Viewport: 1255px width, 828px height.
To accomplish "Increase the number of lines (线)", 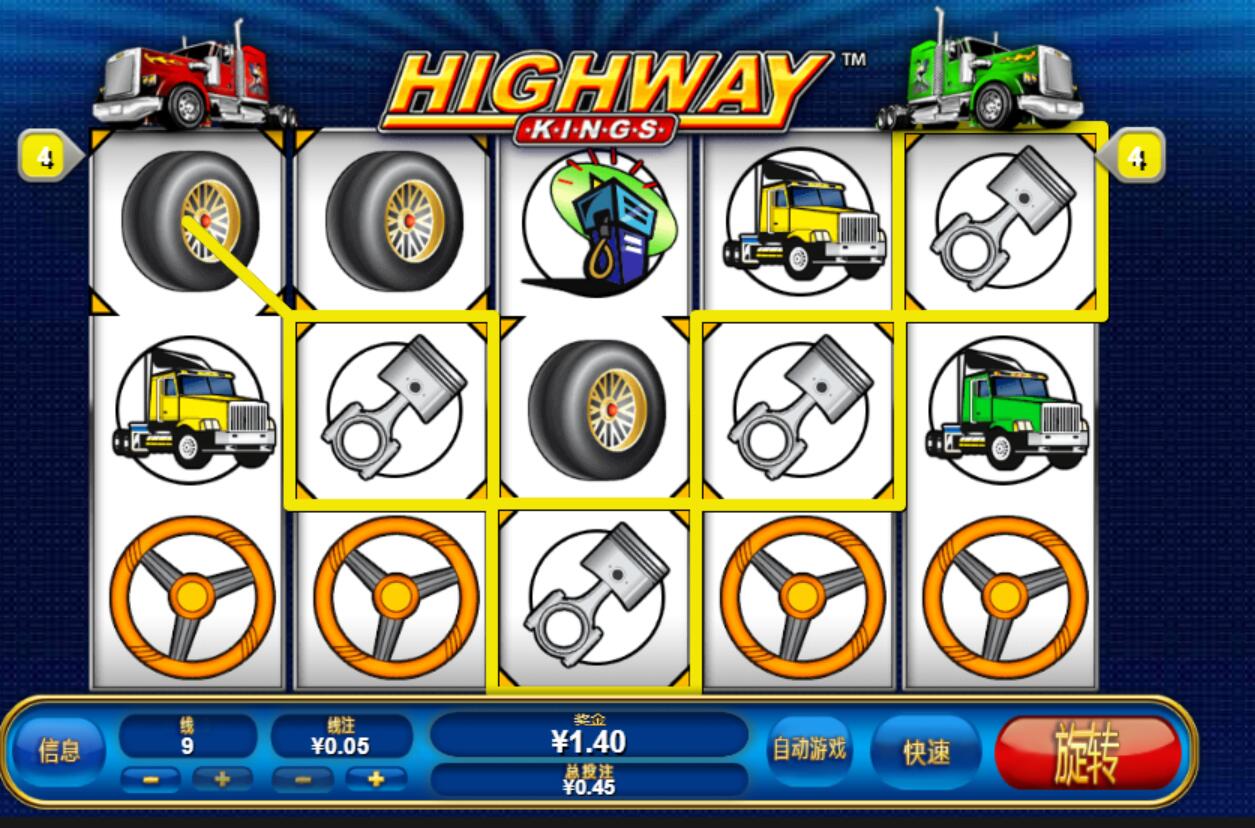I will point(222,779).
